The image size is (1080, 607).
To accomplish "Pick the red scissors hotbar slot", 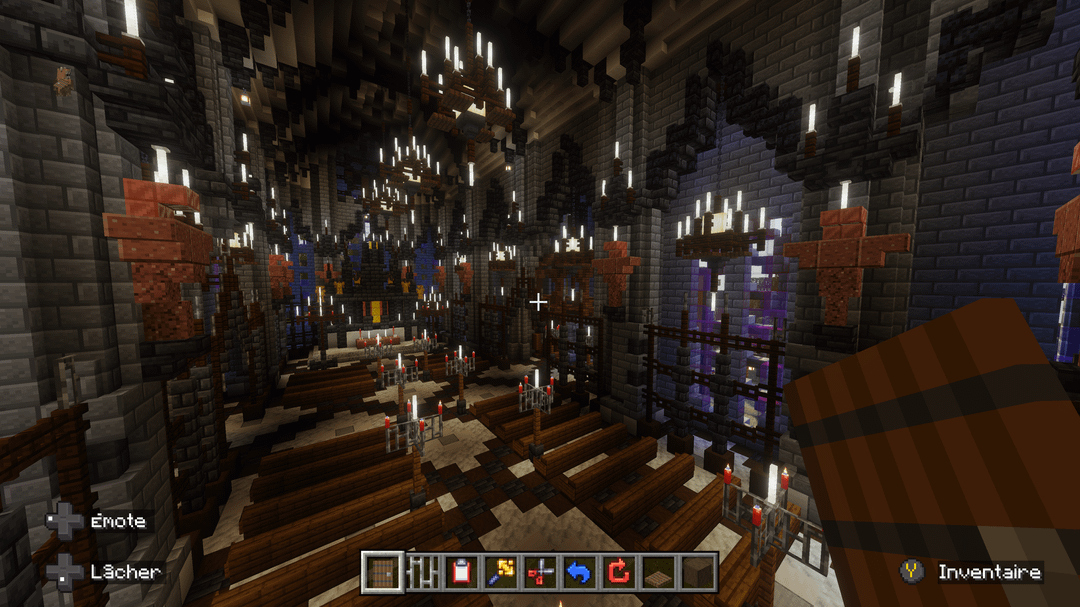I will pyautogui.click(x=540, y=572).
